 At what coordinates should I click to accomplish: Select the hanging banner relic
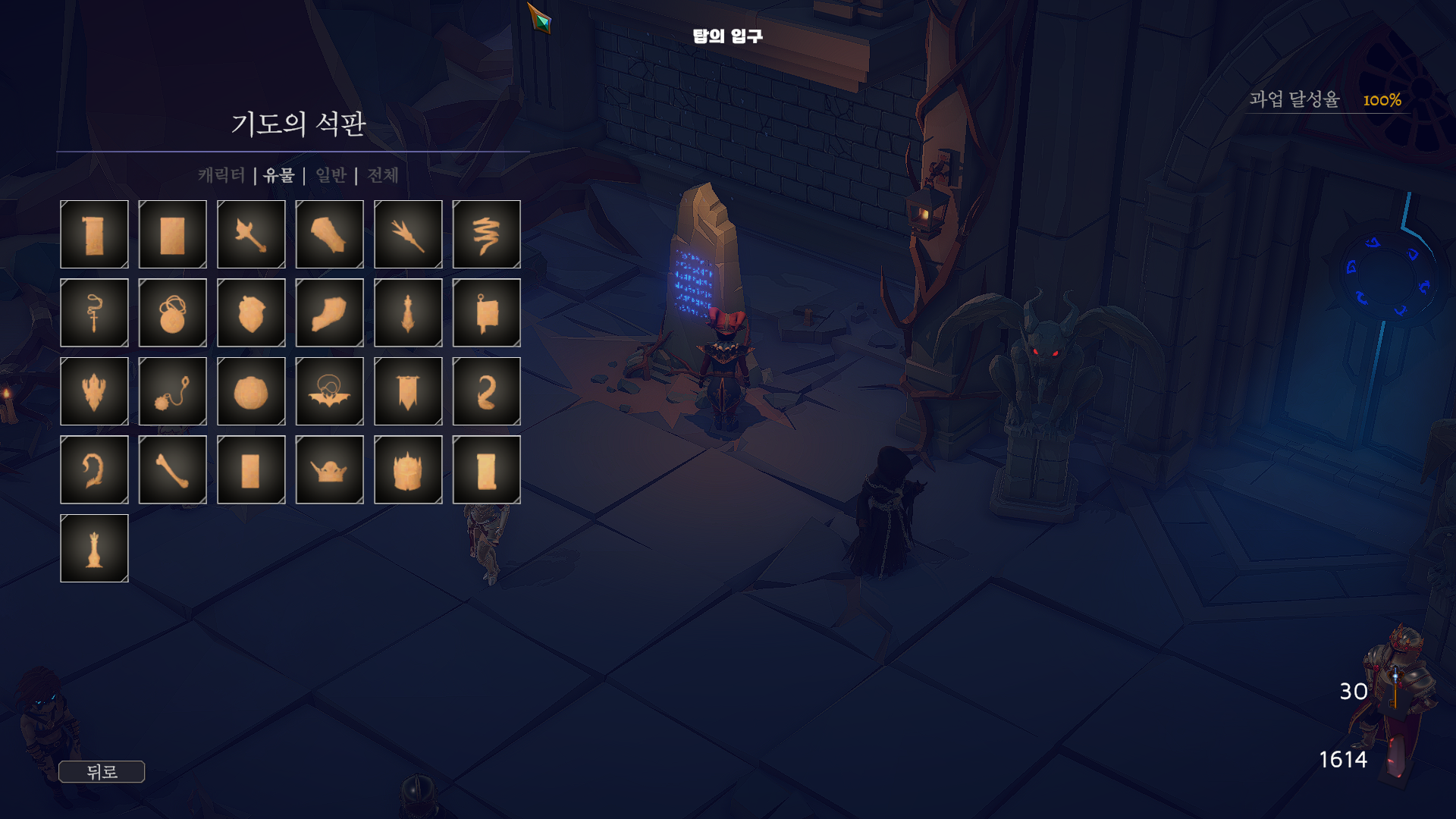point(408,391)
